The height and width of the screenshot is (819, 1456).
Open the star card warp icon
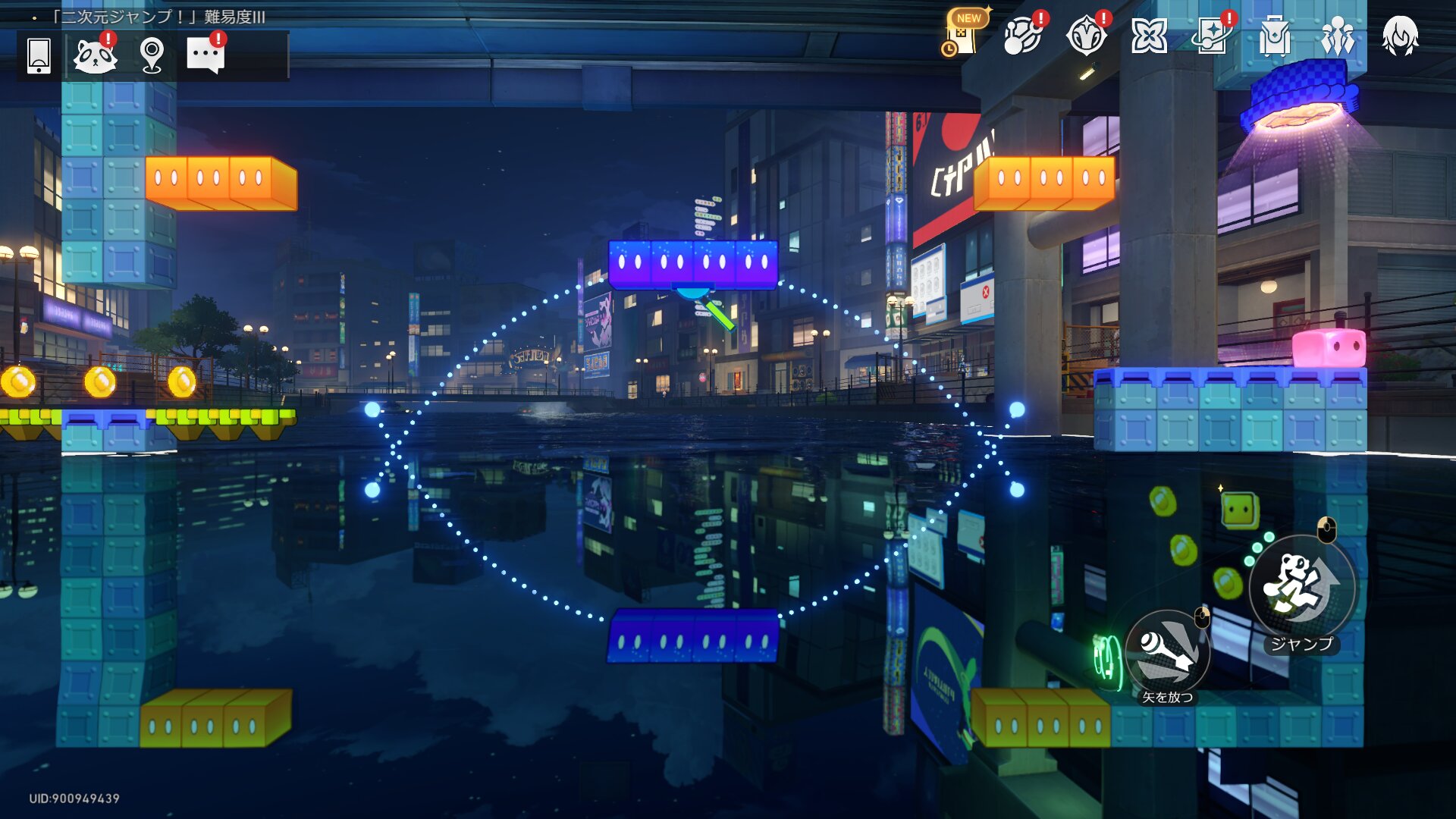point(1212,36)
